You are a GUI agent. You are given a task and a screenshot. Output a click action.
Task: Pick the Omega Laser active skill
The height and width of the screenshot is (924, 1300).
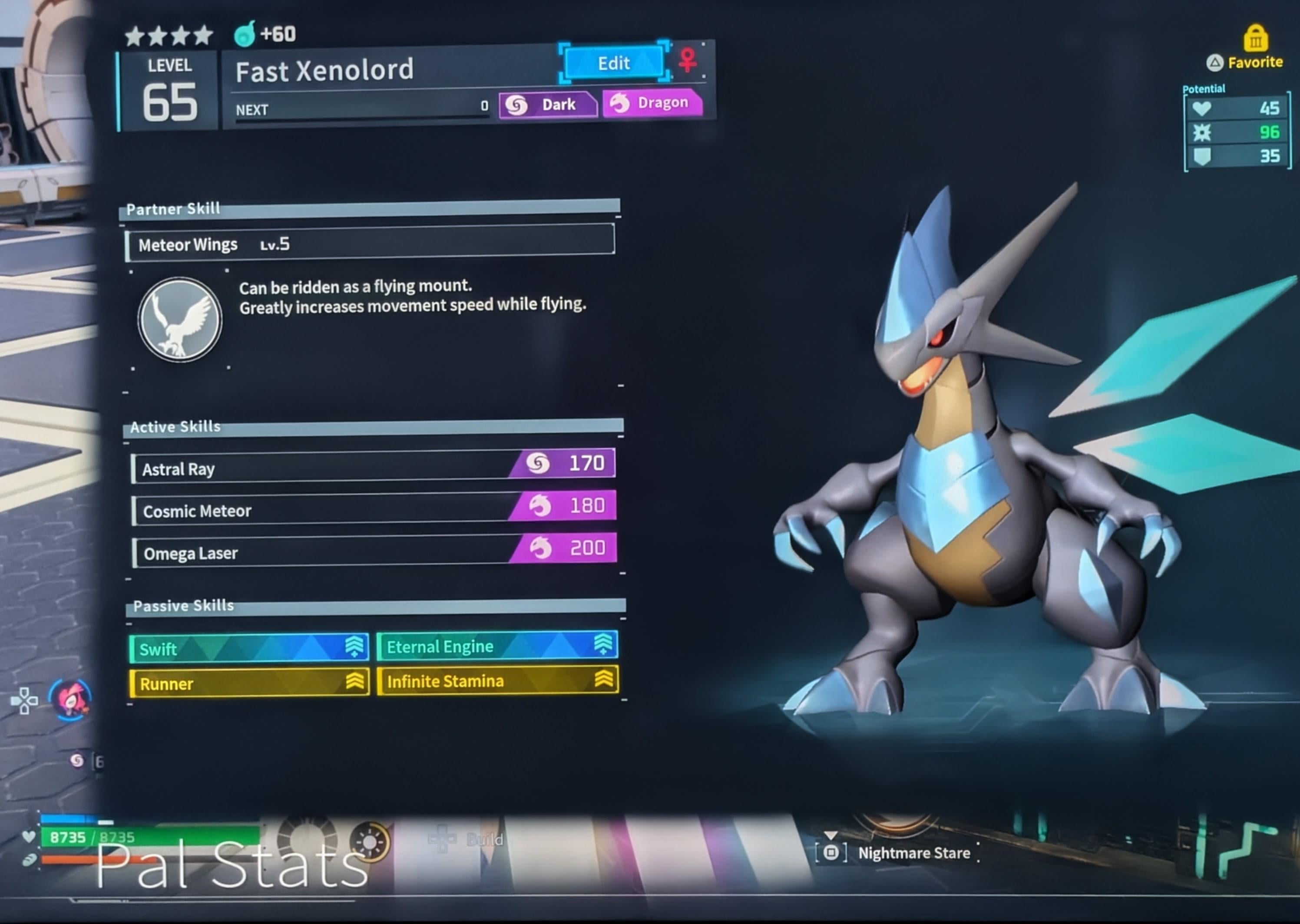tap(374, 551)
